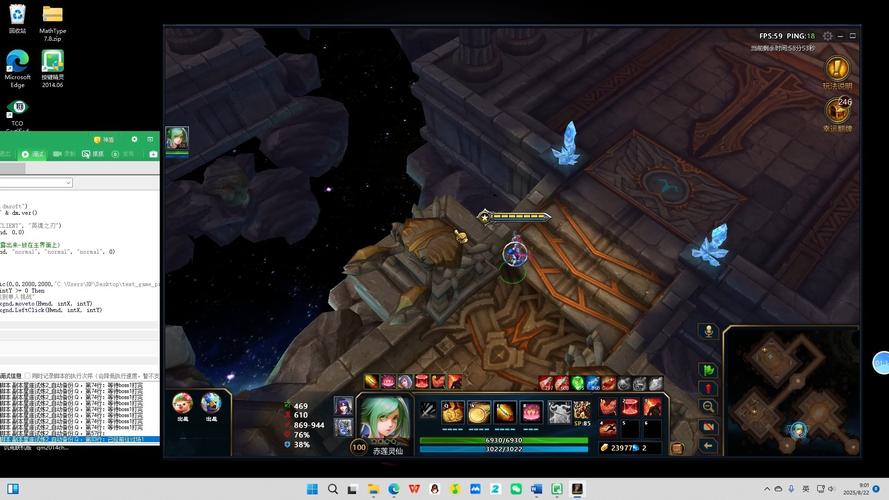Viewport: 889px width, 500px height.
Task: Click the back arrow button near minimap
Action: coord(708,445)
